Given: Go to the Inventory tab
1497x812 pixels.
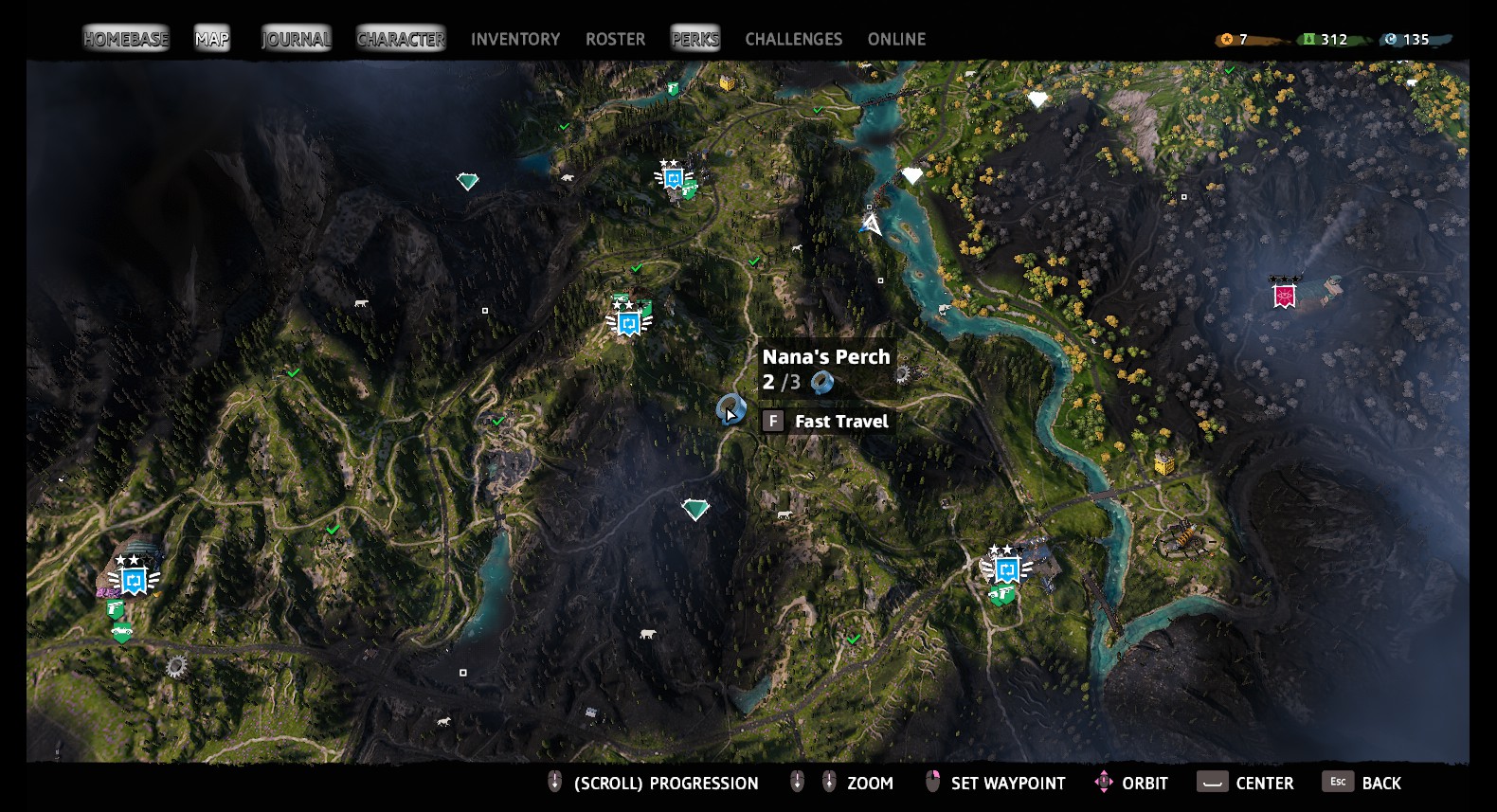Looking at the screenshot, I should (x=515, y=39).
